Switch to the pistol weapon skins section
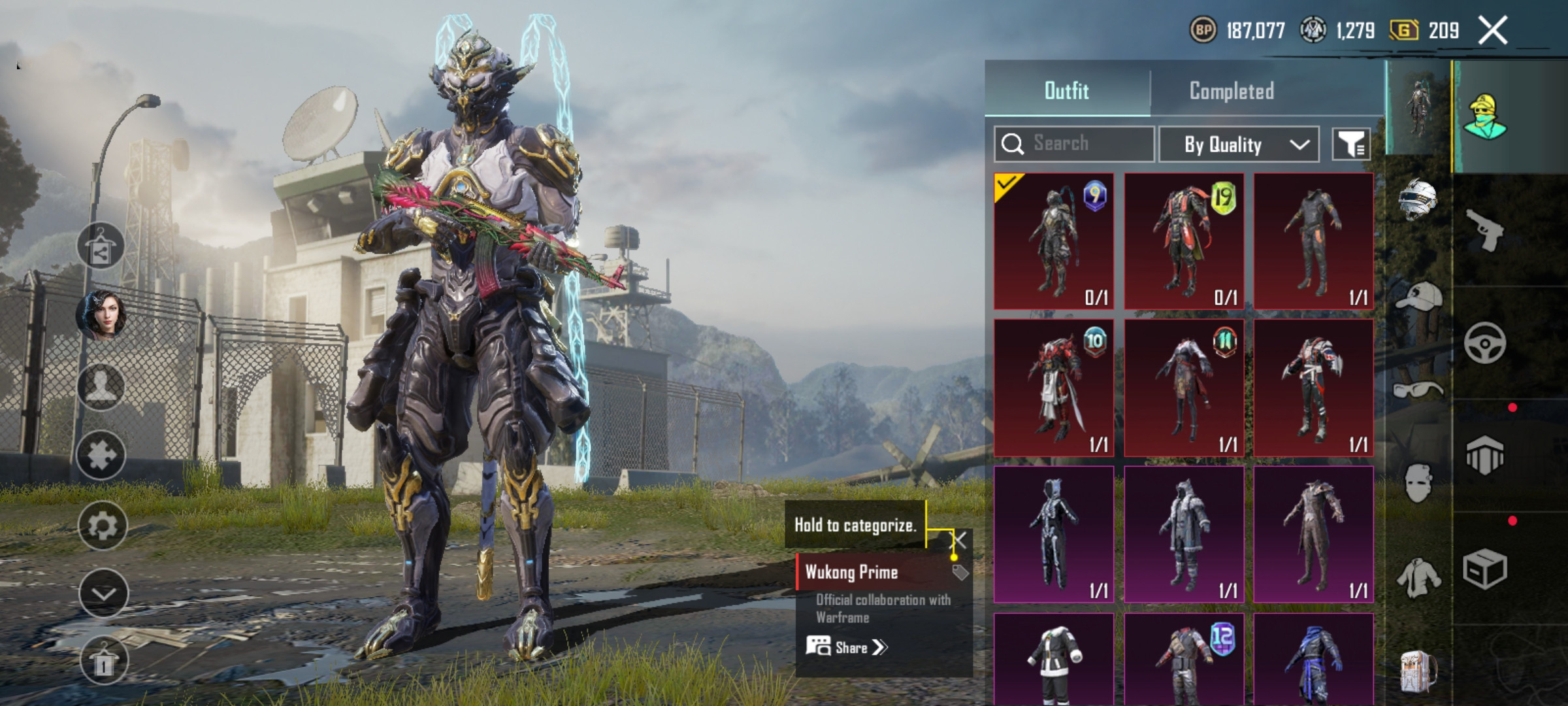The image size is (1568, 706). (1484, 230)
